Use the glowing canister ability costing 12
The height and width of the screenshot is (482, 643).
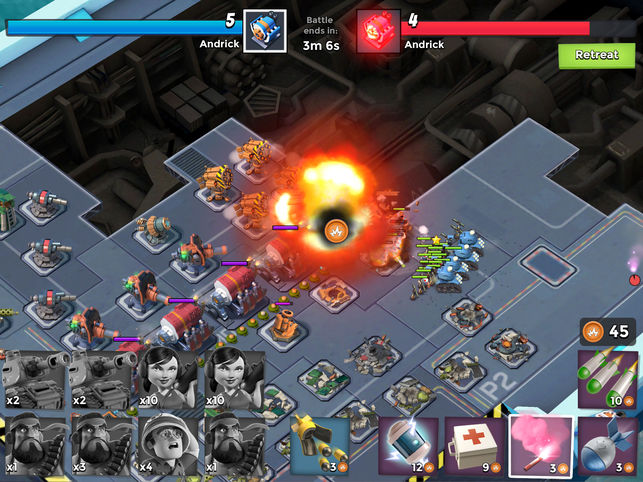coord(409,443)
